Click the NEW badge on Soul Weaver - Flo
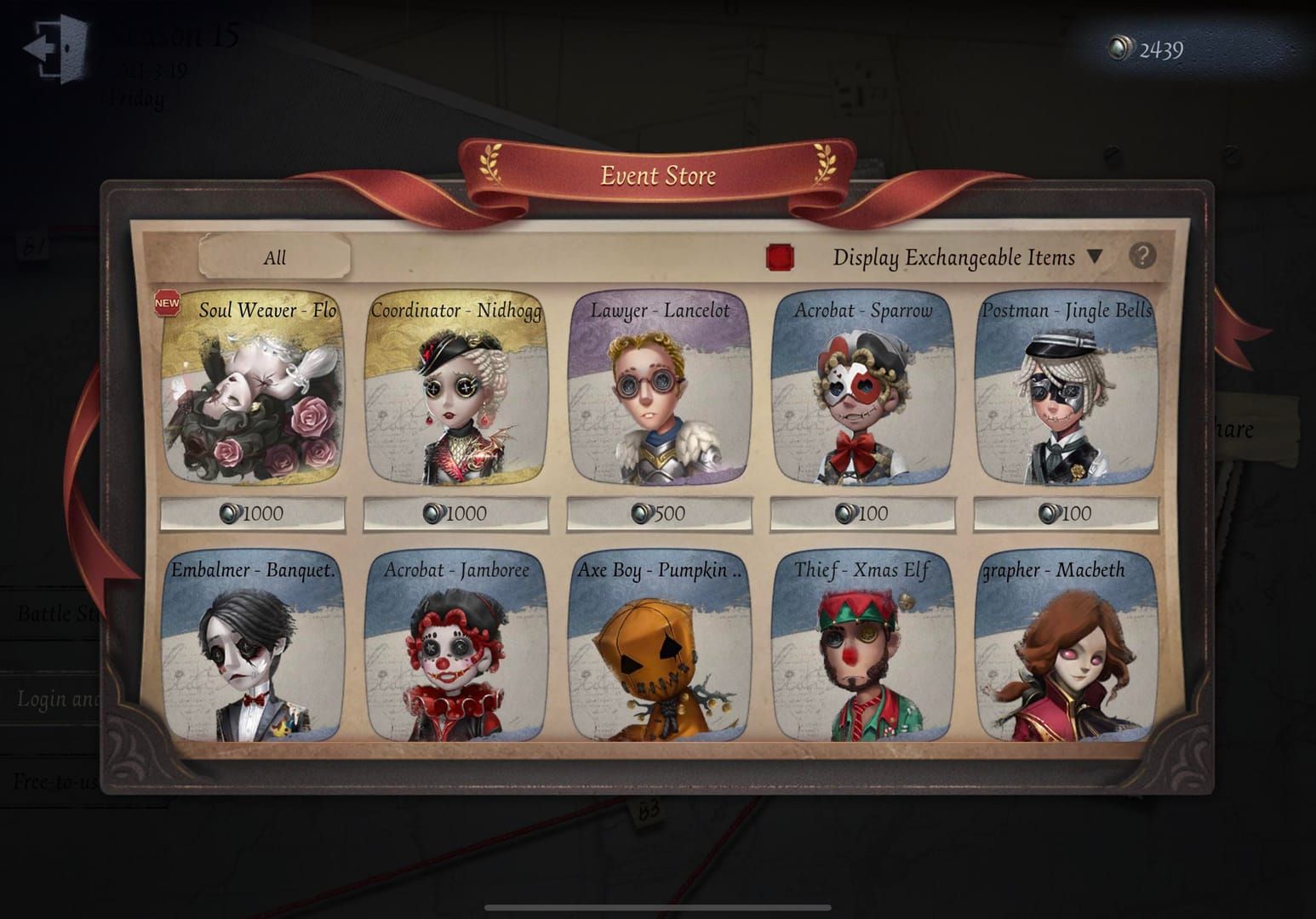This screenshot has width=1316, height=919. coord(167,302)
